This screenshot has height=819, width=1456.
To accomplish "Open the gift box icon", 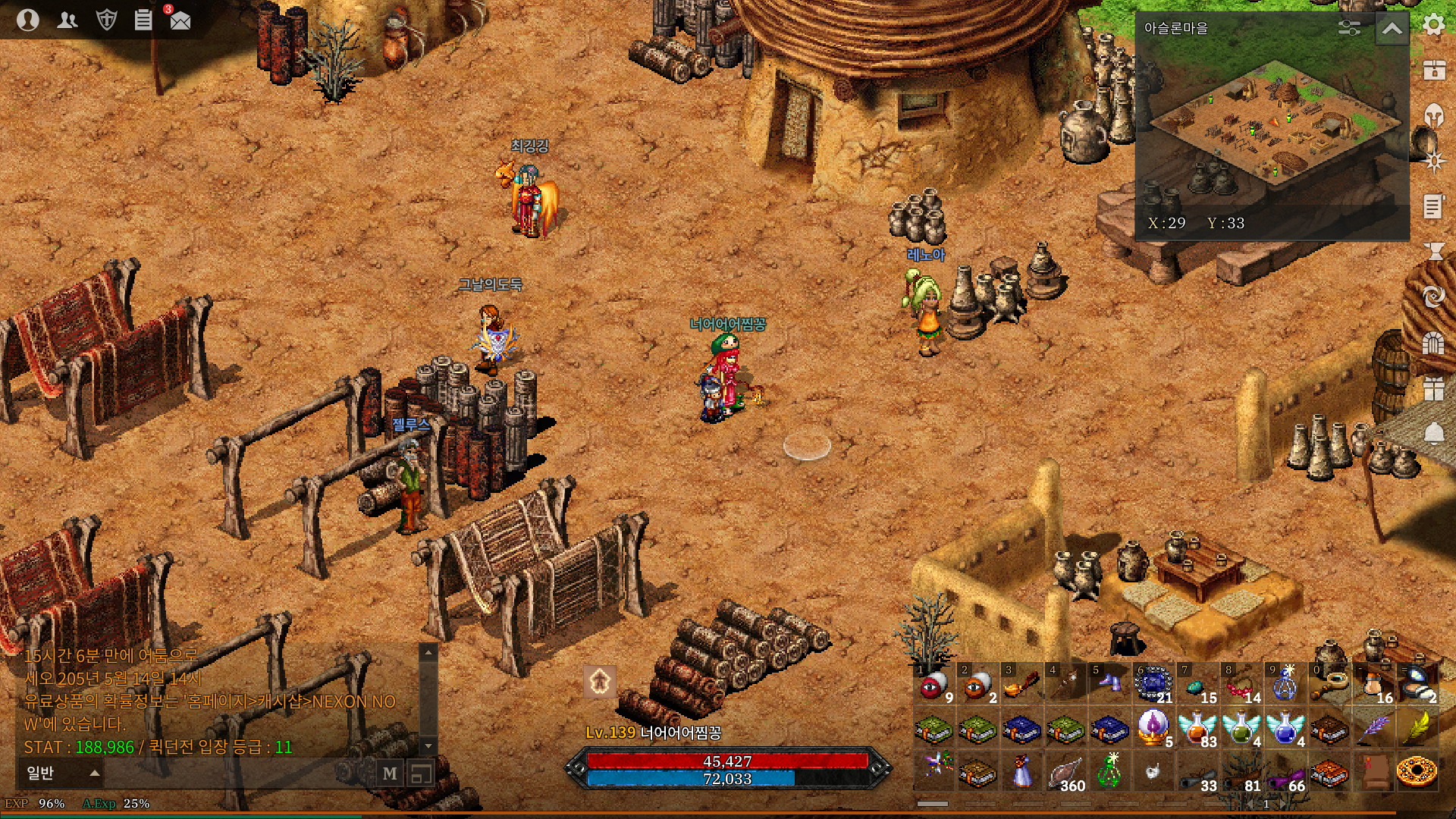I will [x=1433, y=388].
